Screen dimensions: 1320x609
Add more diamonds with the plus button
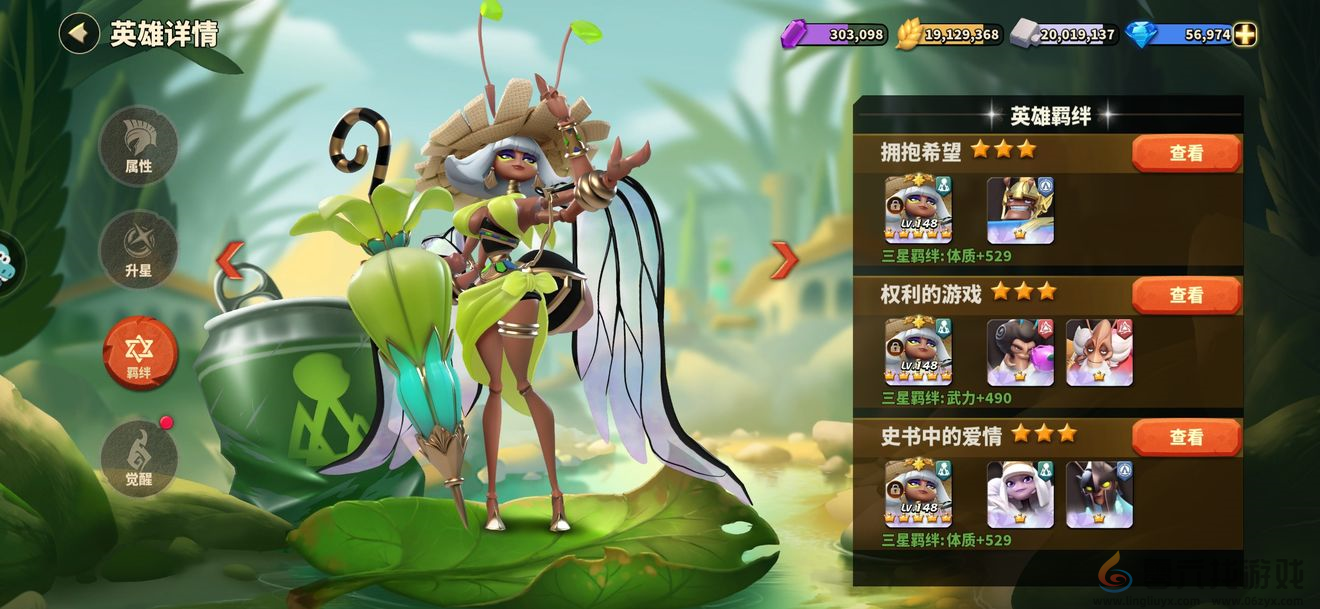click(x=1245, y=35)
